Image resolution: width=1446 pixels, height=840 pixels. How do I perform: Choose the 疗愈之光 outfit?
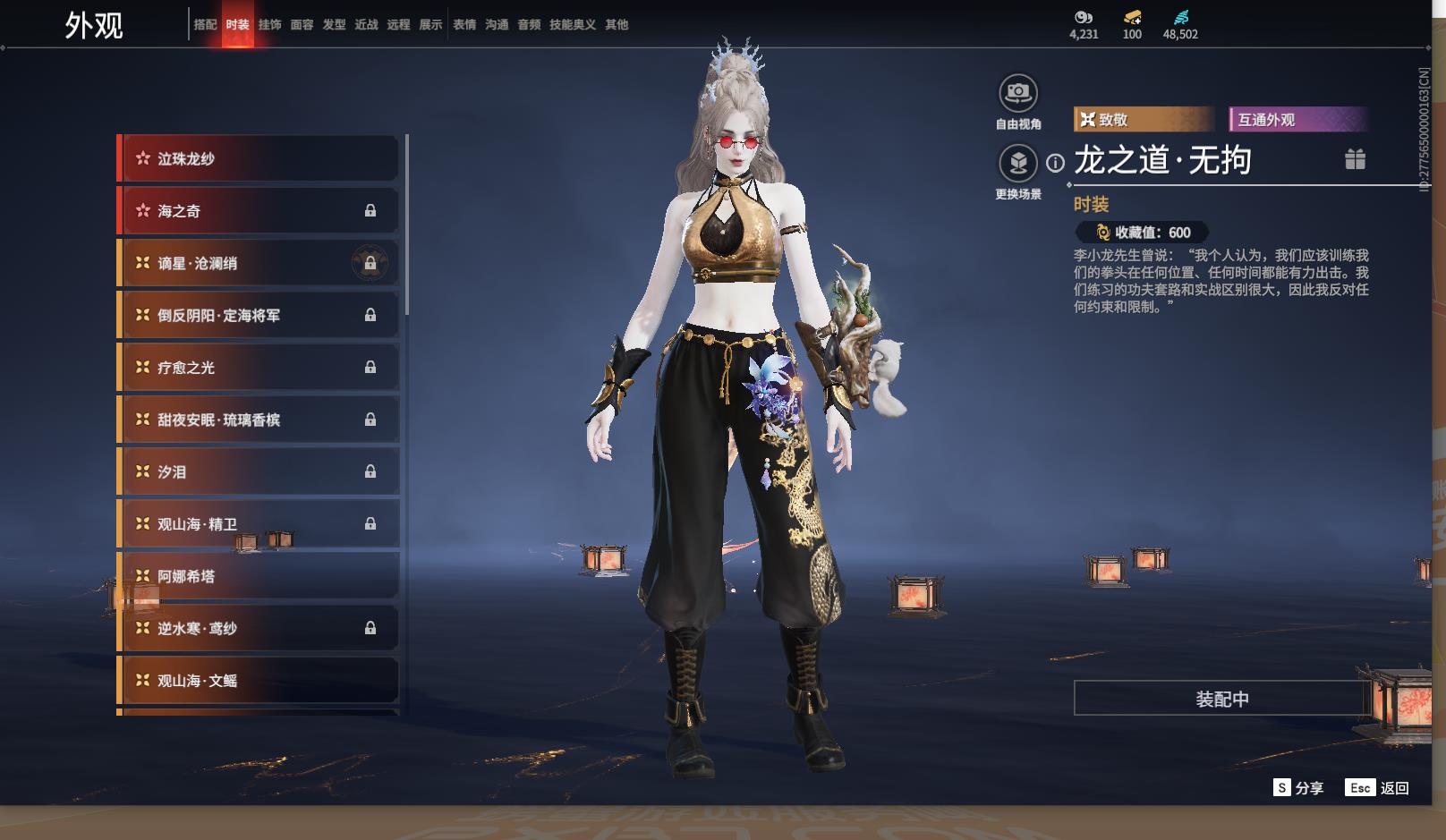(x=259, y=368)
